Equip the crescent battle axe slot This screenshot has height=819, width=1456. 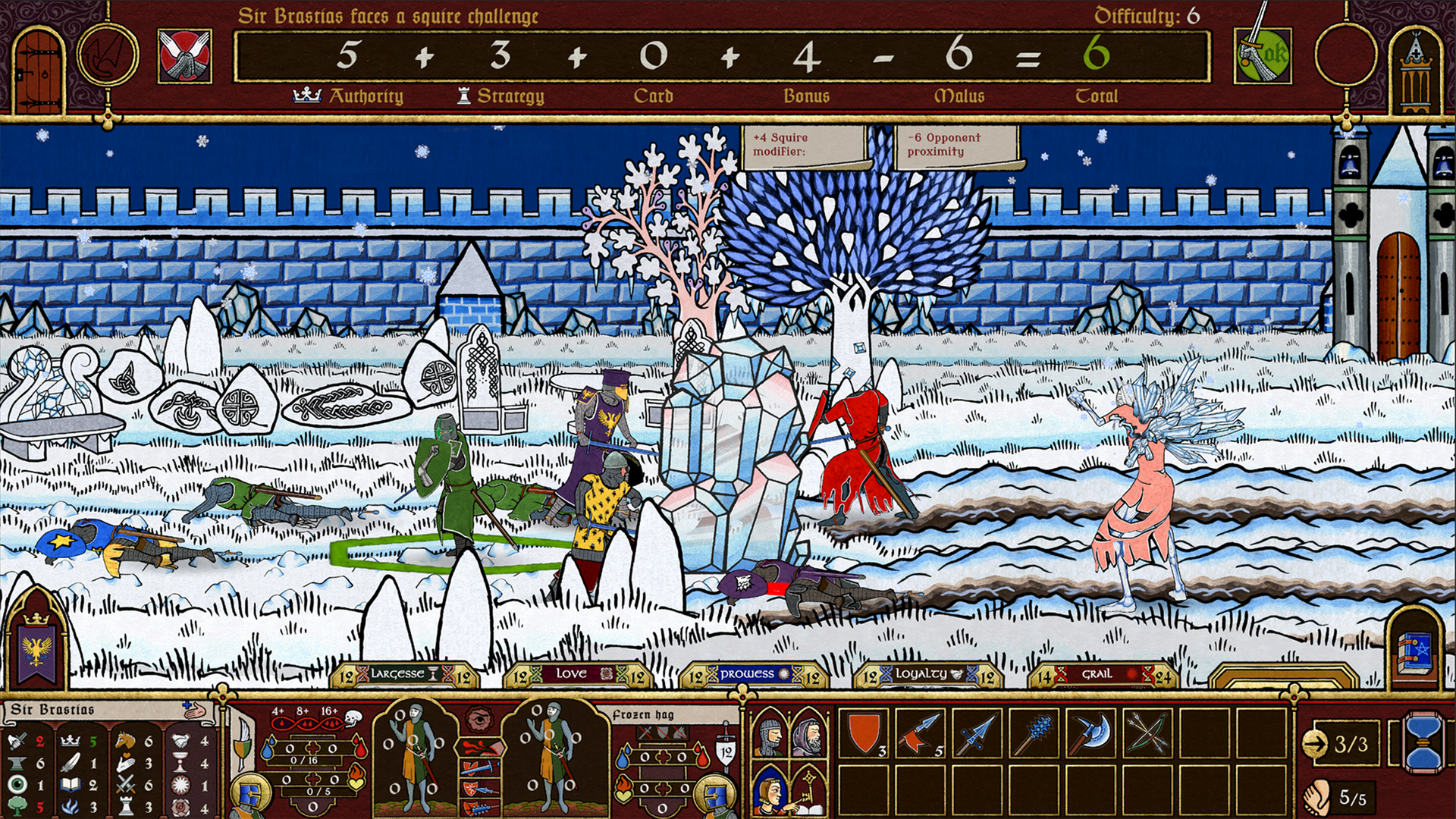(1092, 733)
